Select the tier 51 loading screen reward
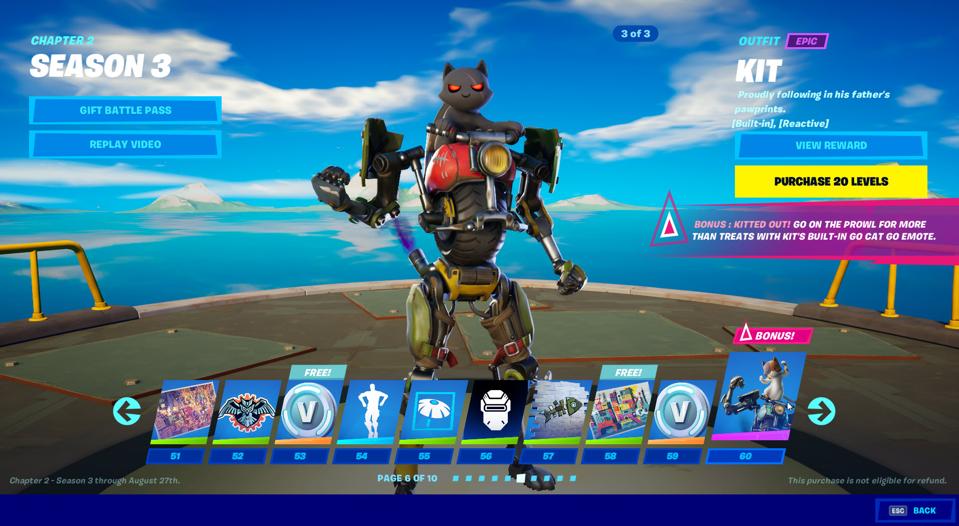 (183, 412)
